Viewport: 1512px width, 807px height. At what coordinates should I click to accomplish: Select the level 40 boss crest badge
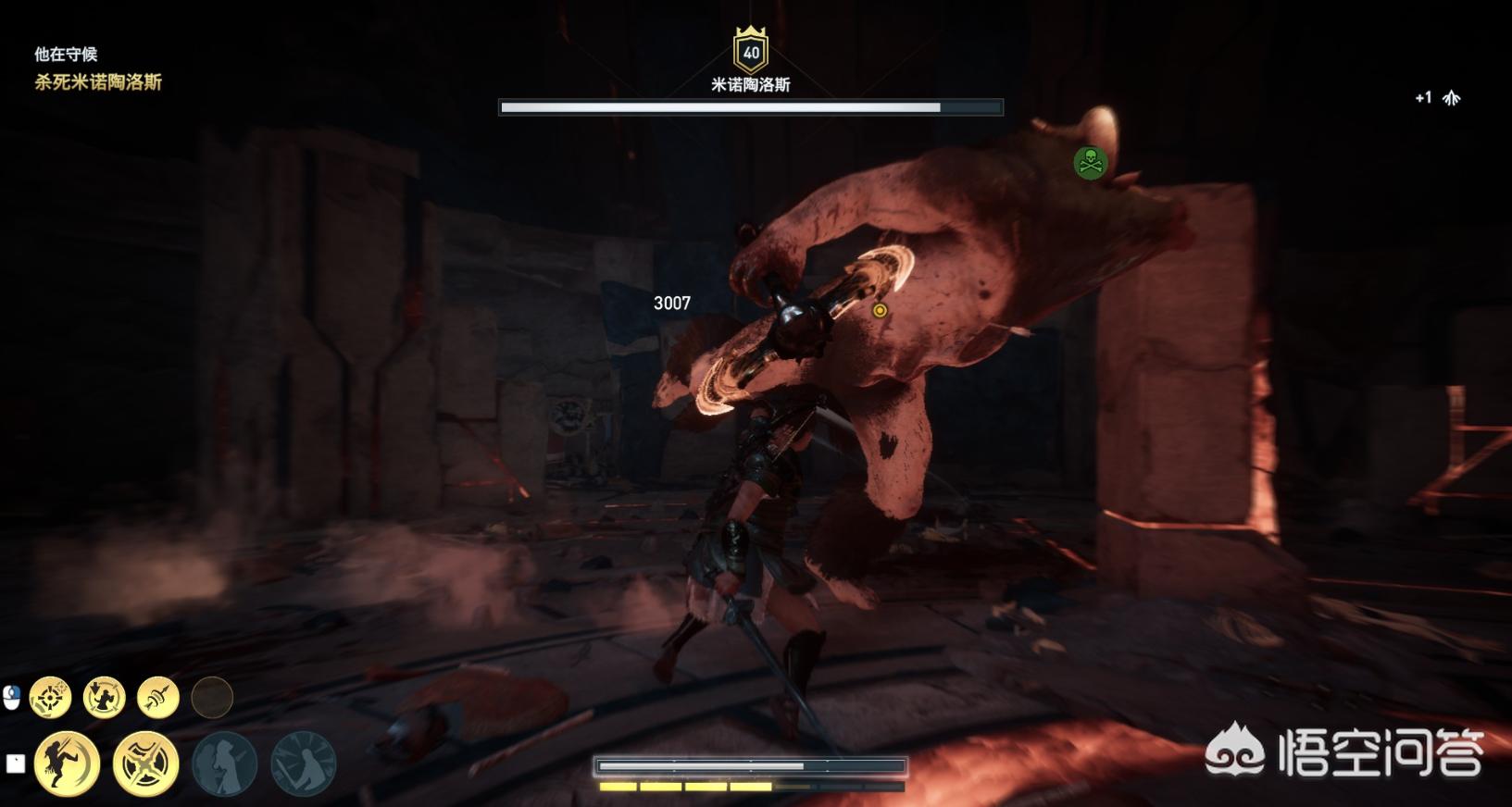click(x=750, y=51)
